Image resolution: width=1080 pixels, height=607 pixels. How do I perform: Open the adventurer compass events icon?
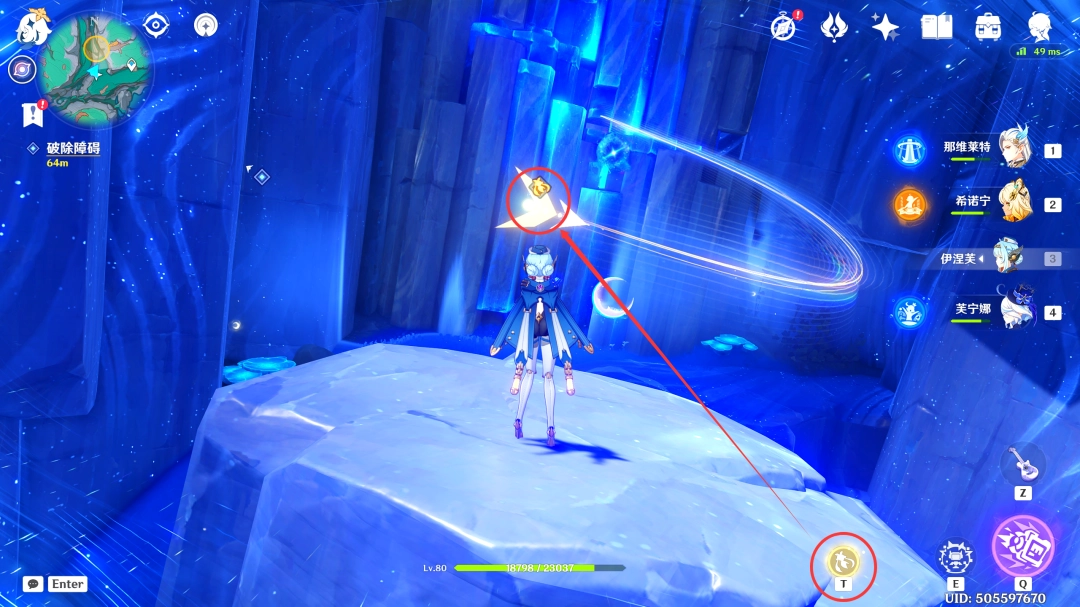point(784,27)
